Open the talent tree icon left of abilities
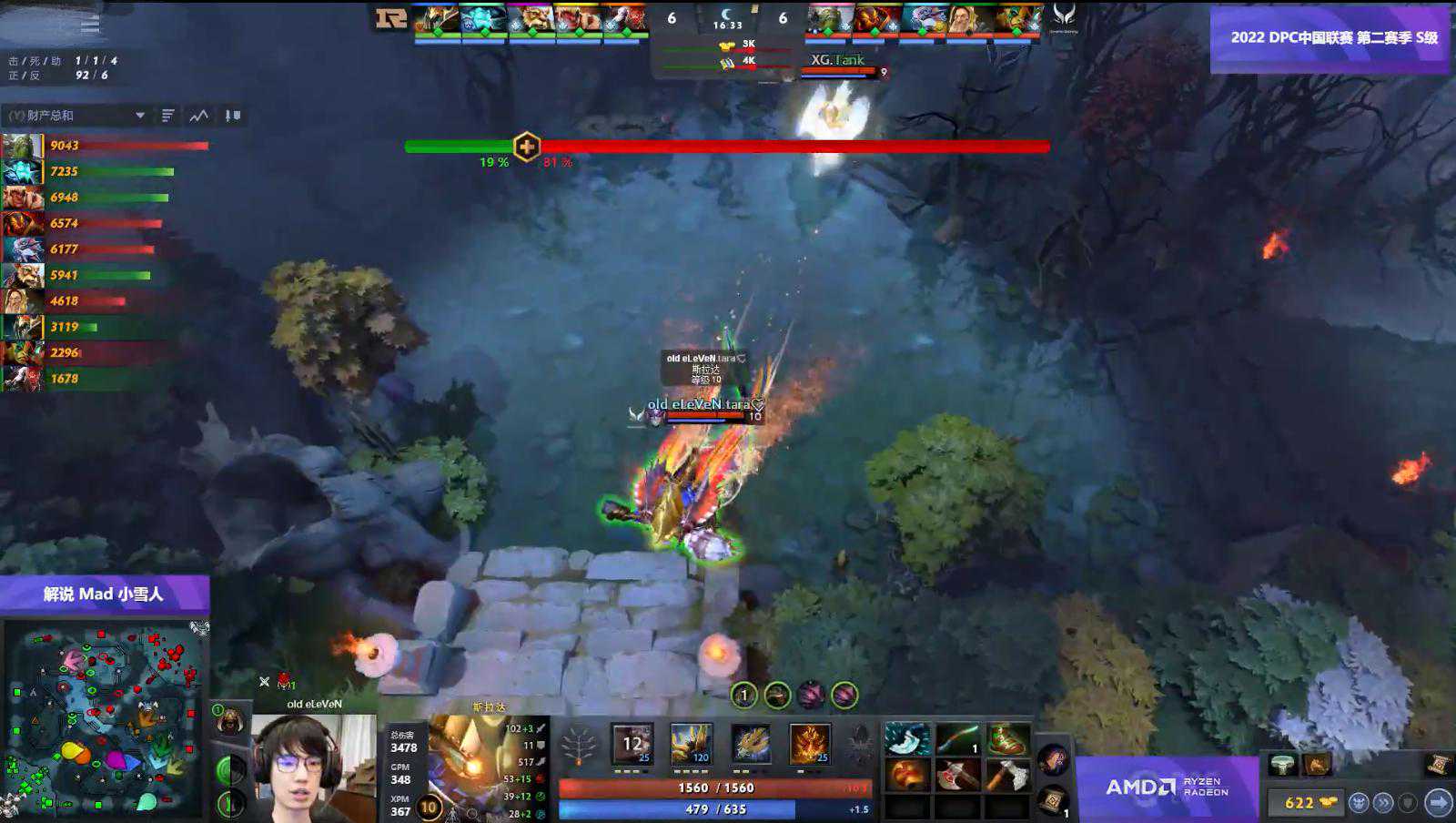 [579, 747]
